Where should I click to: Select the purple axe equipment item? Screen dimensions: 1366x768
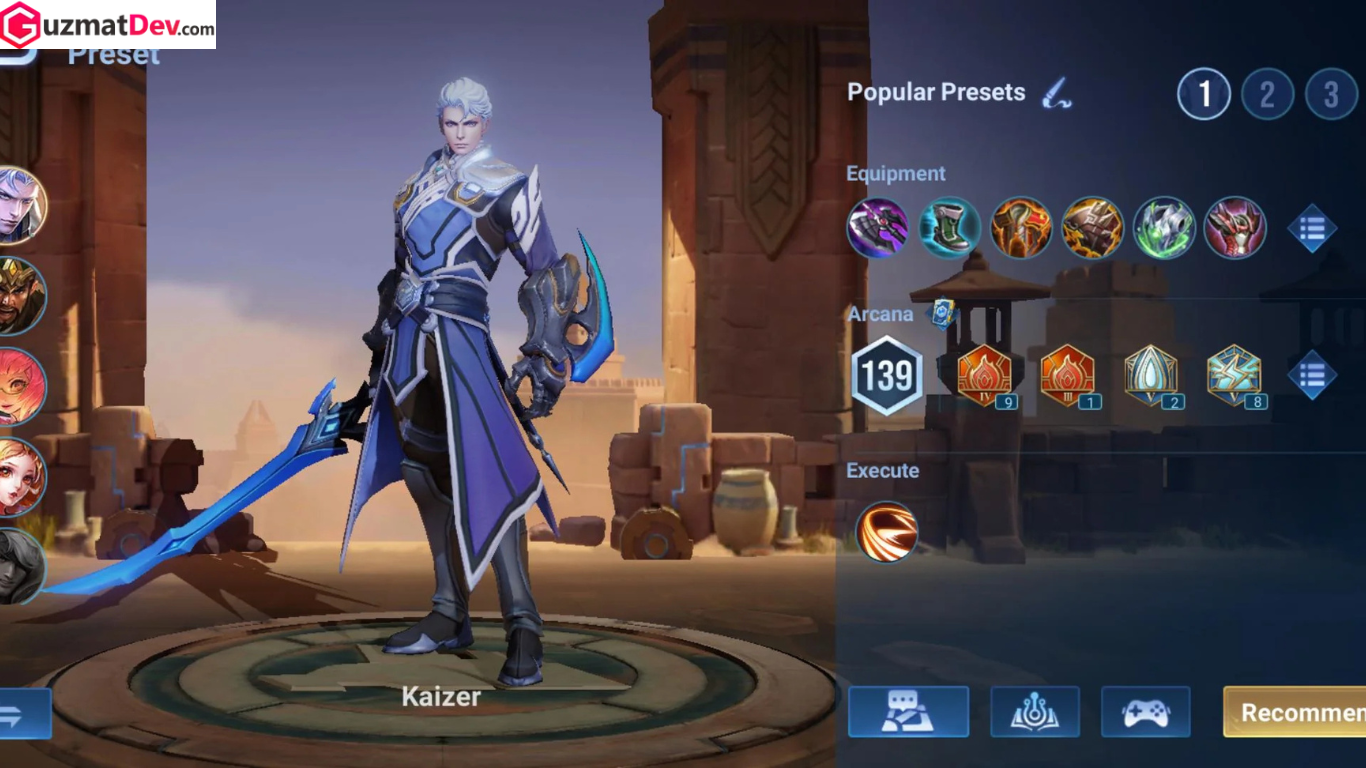click(878, 228)
